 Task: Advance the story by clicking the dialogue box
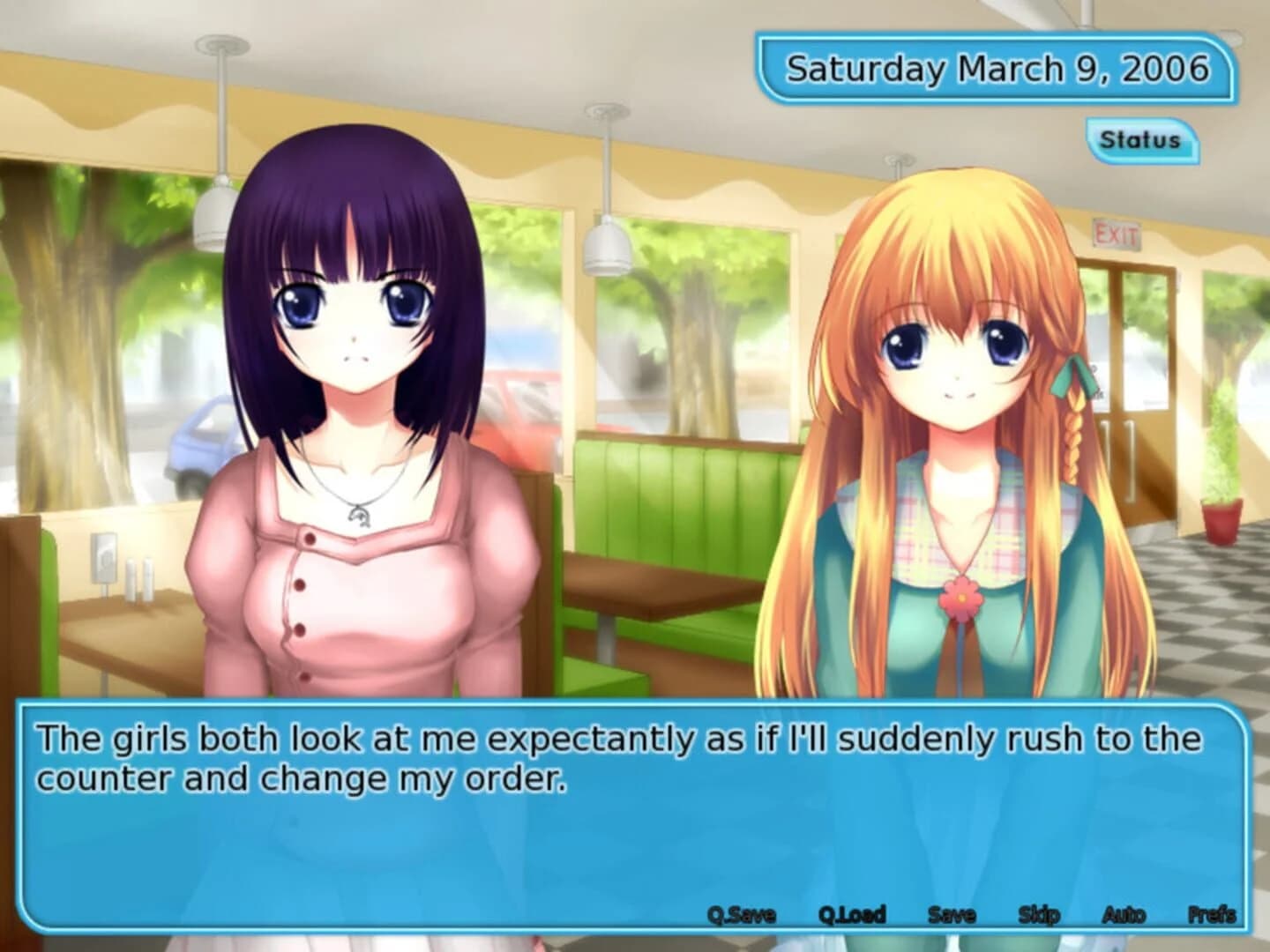coord(617,811)
